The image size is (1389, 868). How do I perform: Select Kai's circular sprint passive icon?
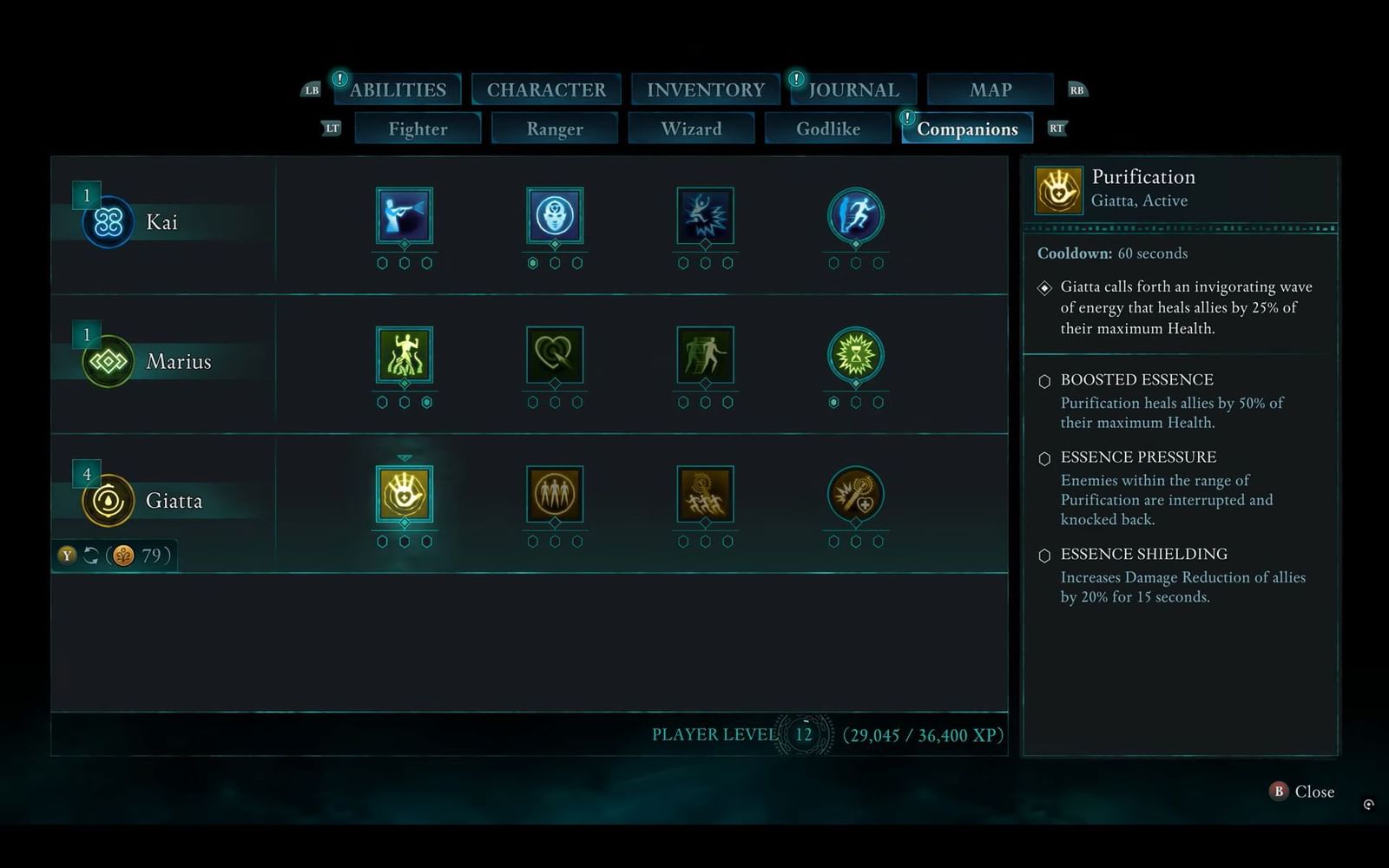(856, 220)
